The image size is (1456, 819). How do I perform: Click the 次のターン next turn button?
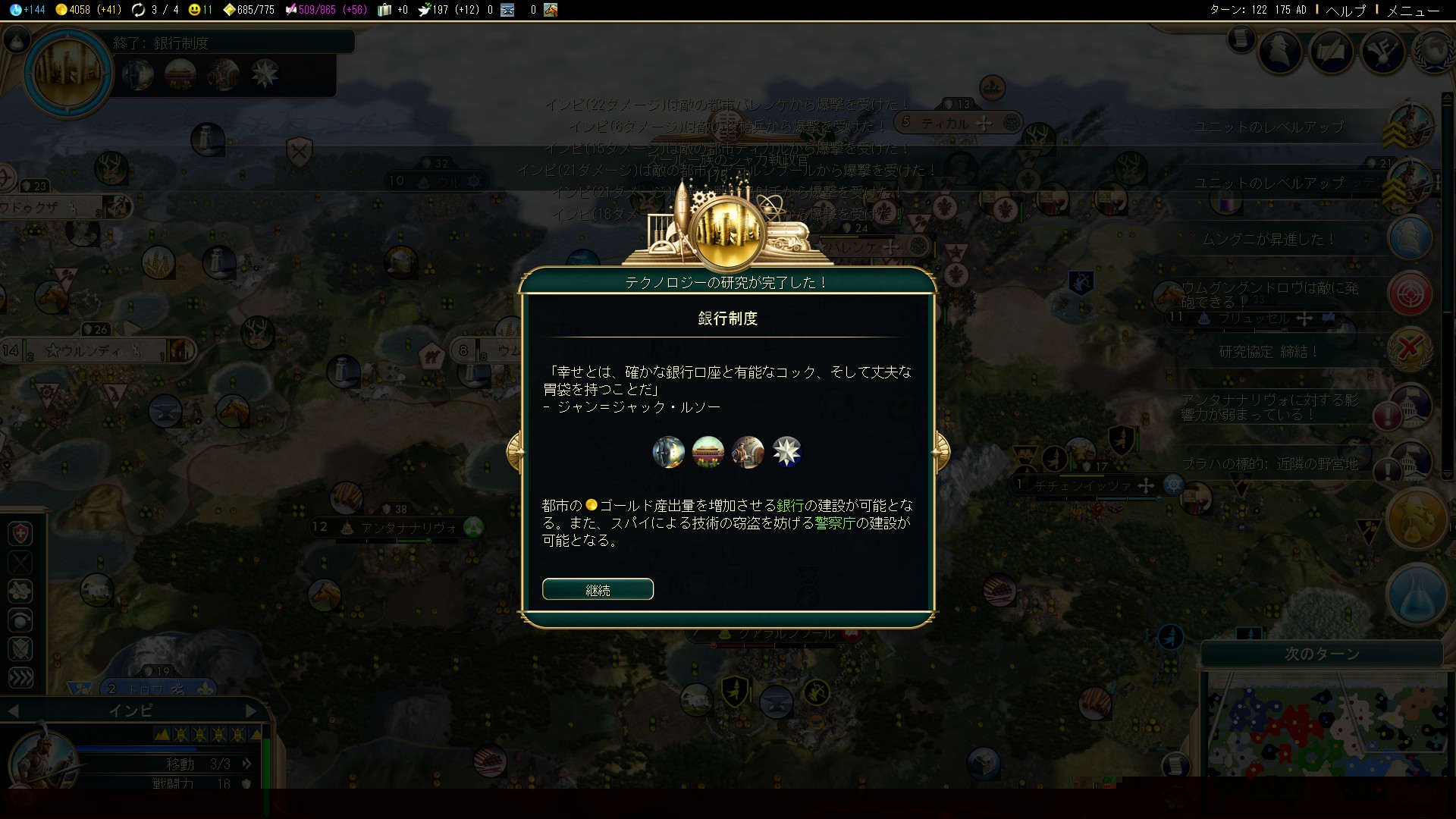1321,654
